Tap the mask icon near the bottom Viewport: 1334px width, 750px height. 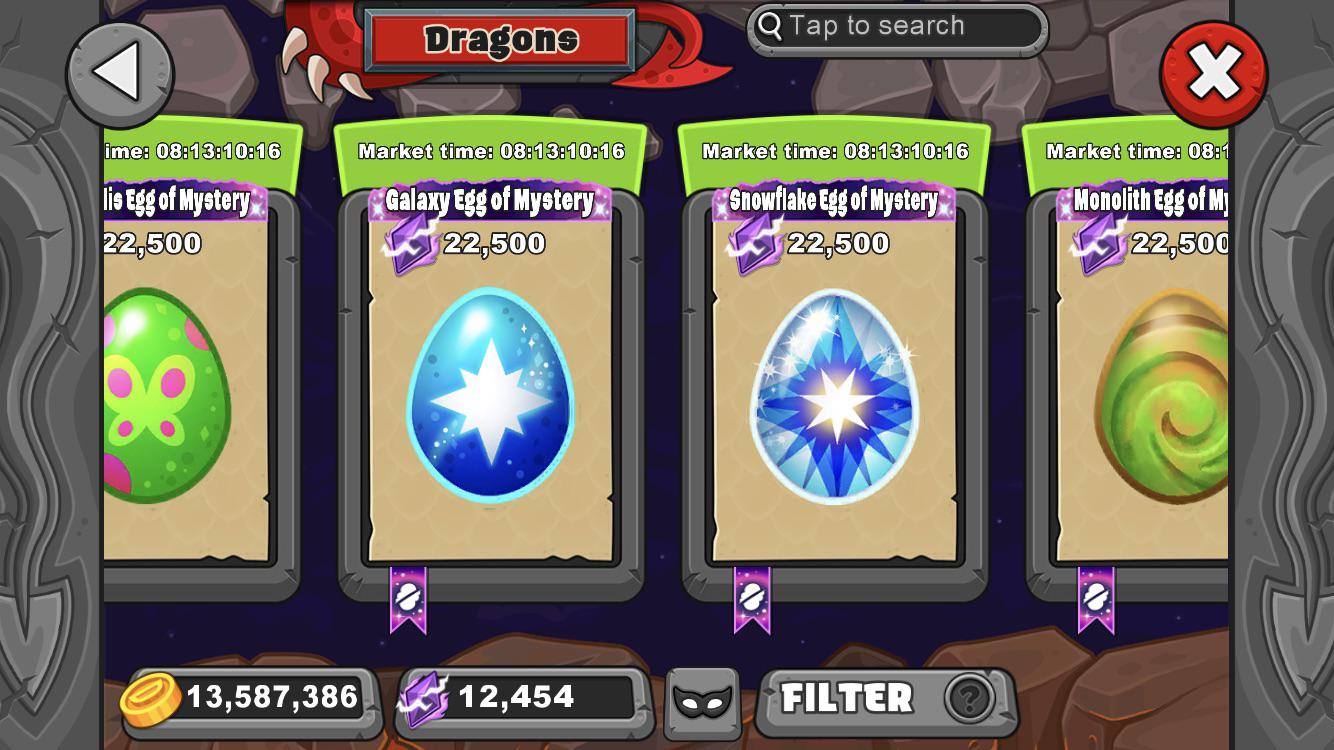click(701, 700)
